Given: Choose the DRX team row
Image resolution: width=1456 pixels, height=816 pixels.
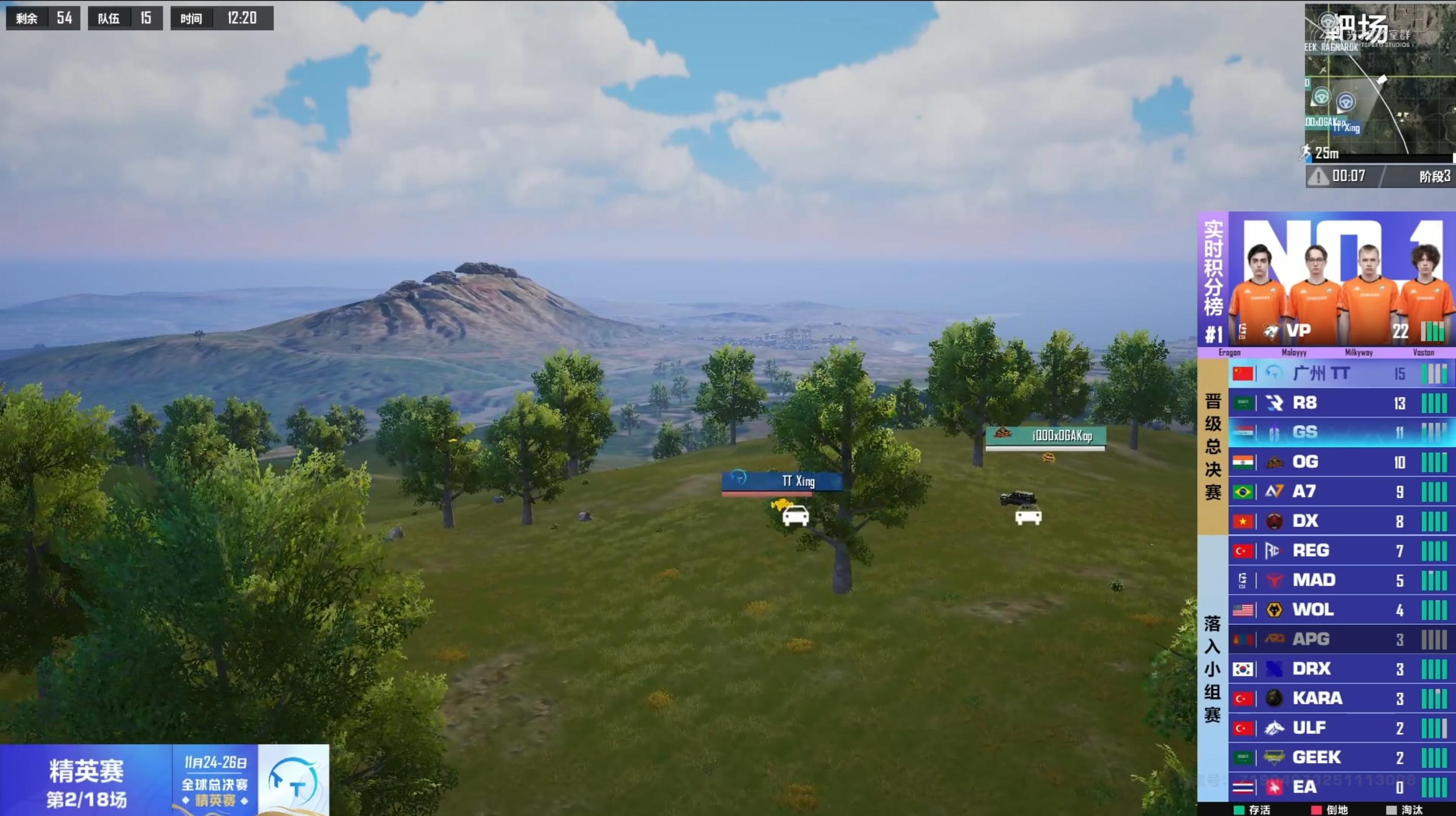Looking at the screenshot, I should point(1340,669).
